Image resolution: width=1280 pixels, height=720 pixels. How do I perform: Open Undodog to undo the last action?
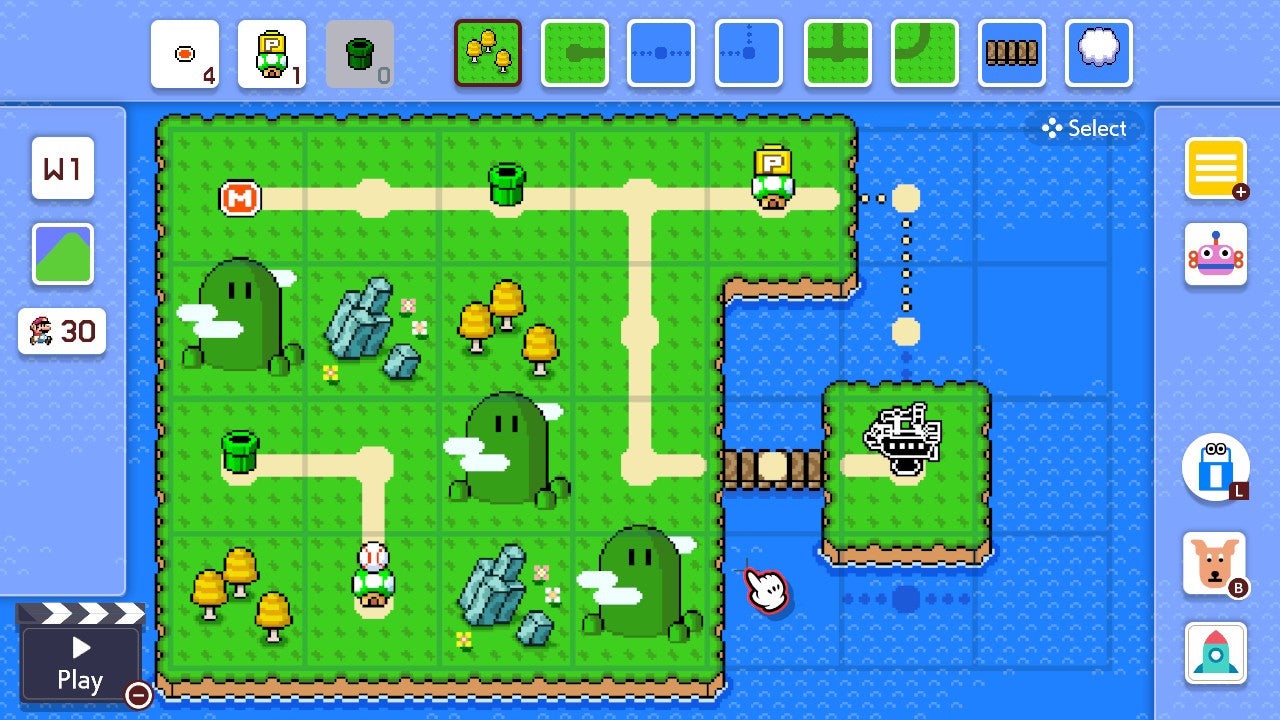pos(1216,565)
